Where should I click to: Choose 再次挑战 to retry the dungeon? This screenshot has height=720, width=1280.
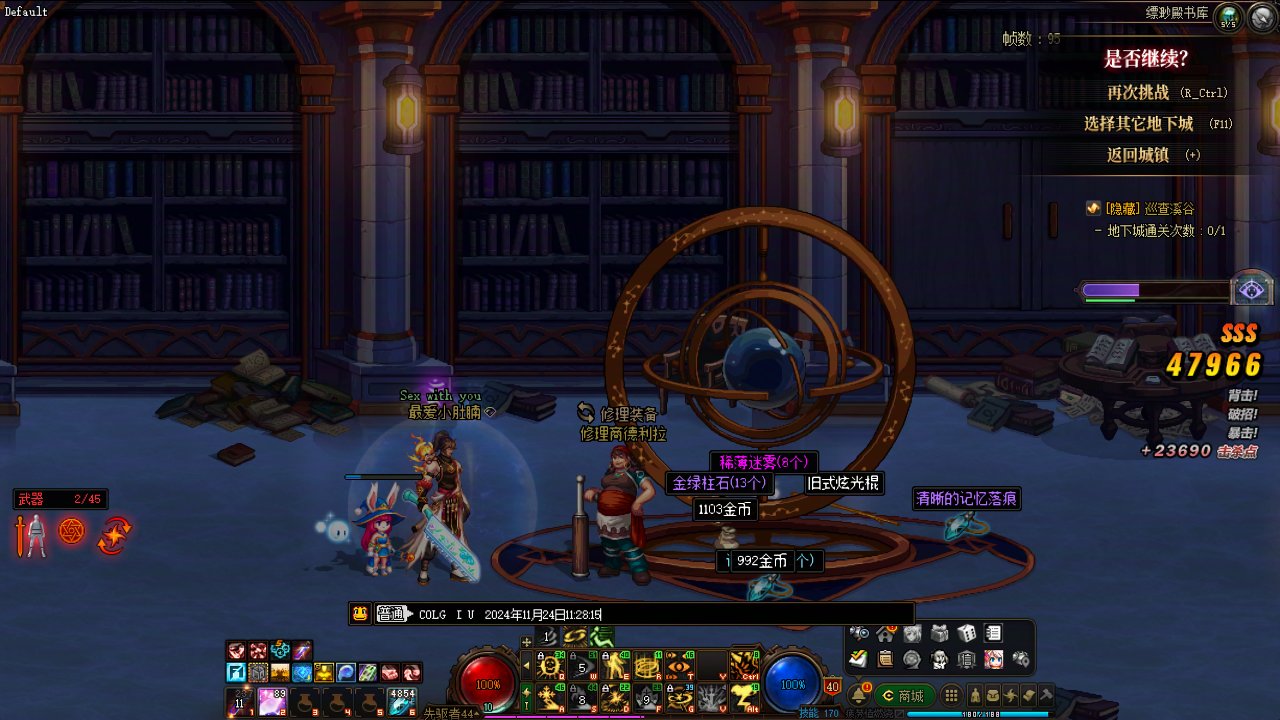coord(1137,92)
